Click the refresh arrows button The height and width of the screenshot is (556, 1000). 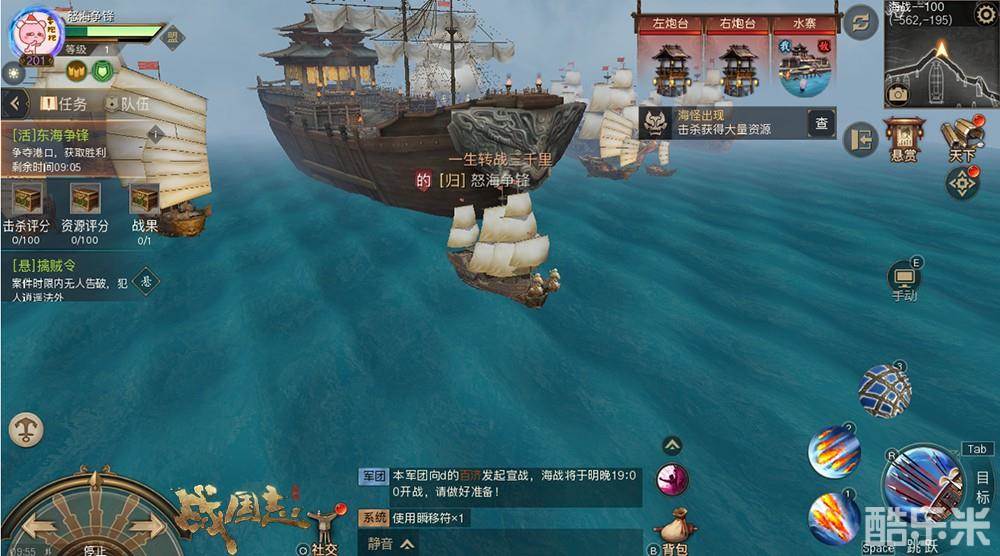click(x=860, y=22)
